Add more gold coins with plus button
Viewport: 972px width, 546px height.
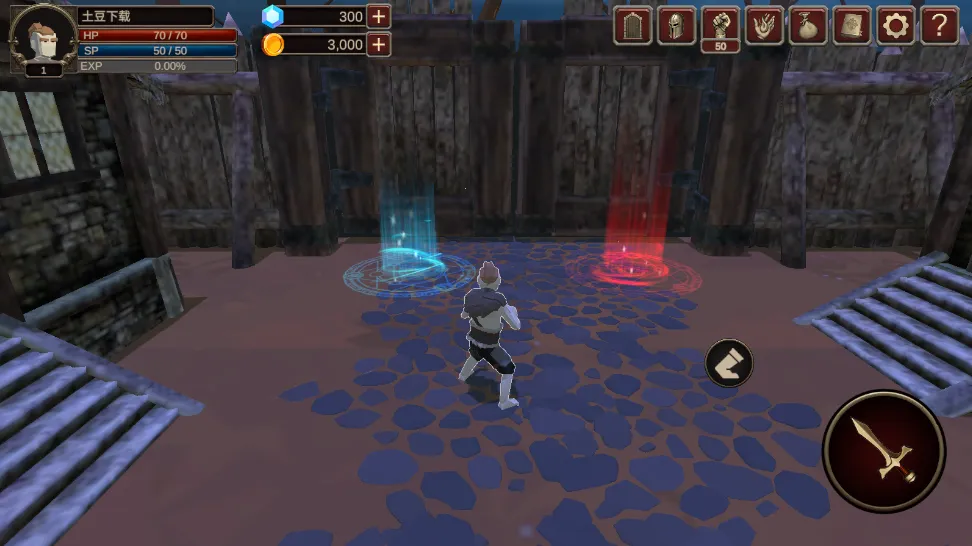click(x=378, y=44)
